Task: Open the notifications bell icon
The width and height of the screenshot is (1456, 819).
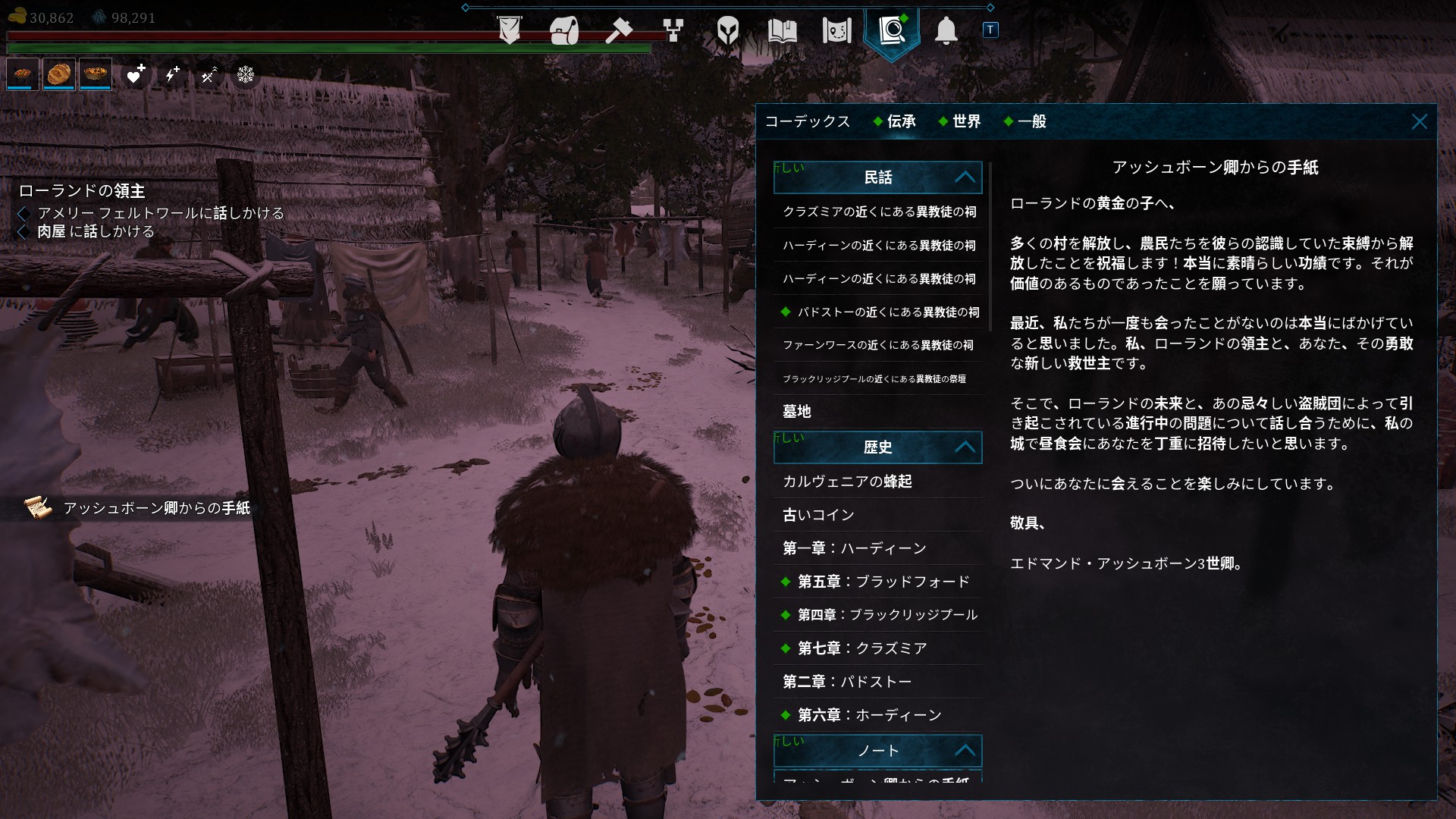Action: tap(946, 31)
